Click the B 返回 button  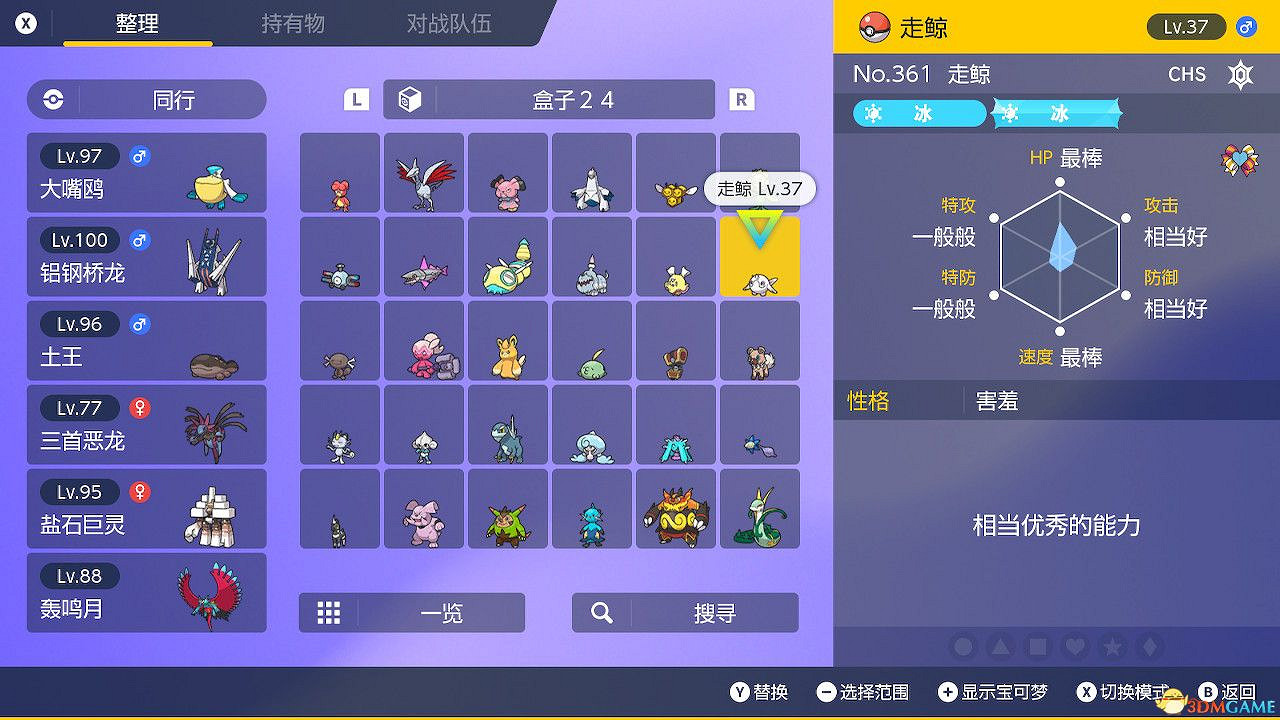tap(1228, 691)
